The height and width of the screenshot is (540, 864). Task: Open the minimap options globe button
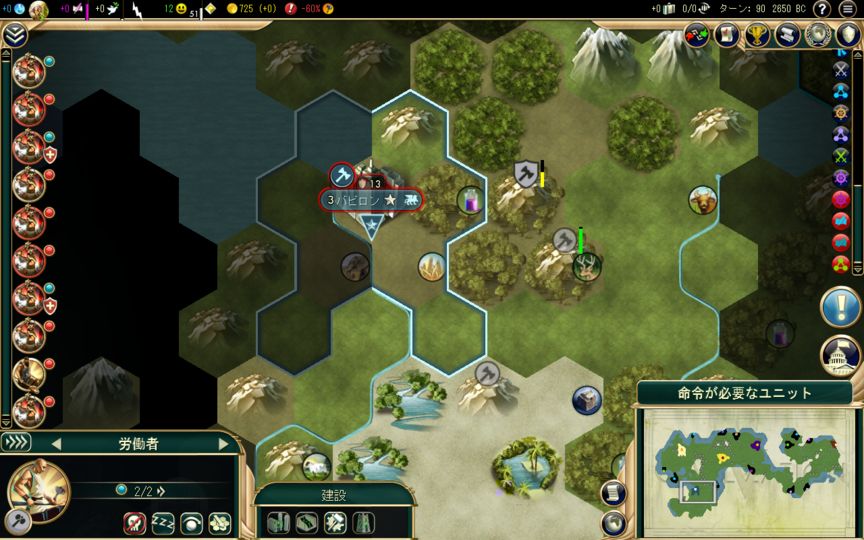613,522
